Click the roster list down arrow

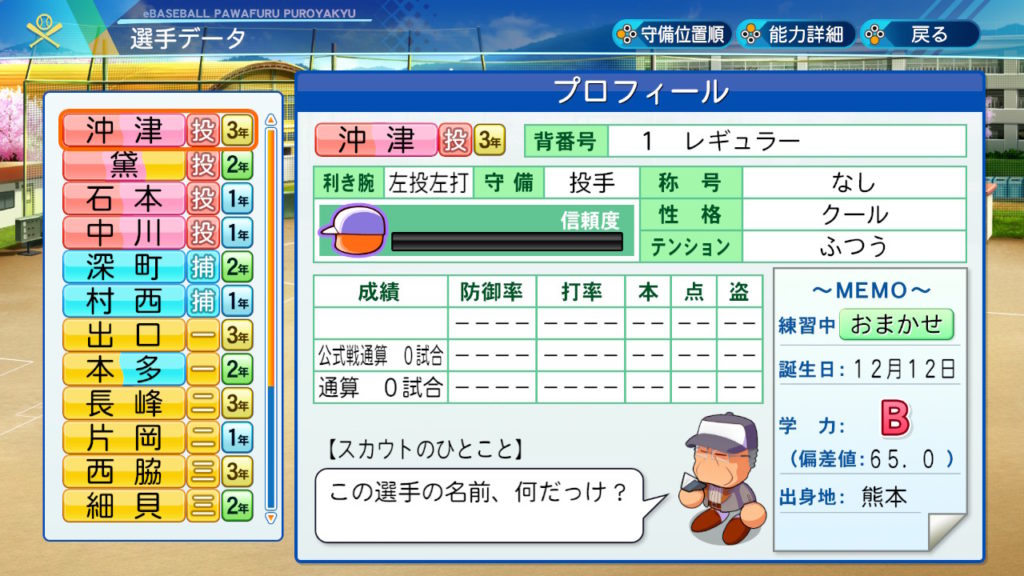(269, 517)
